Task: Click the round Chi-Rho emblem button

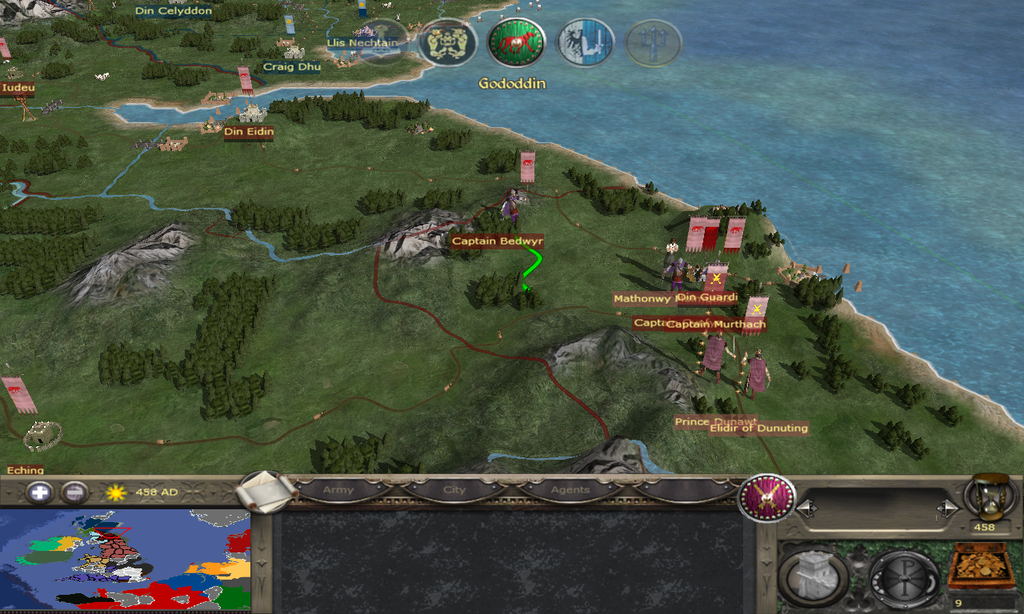Action: 903,577
